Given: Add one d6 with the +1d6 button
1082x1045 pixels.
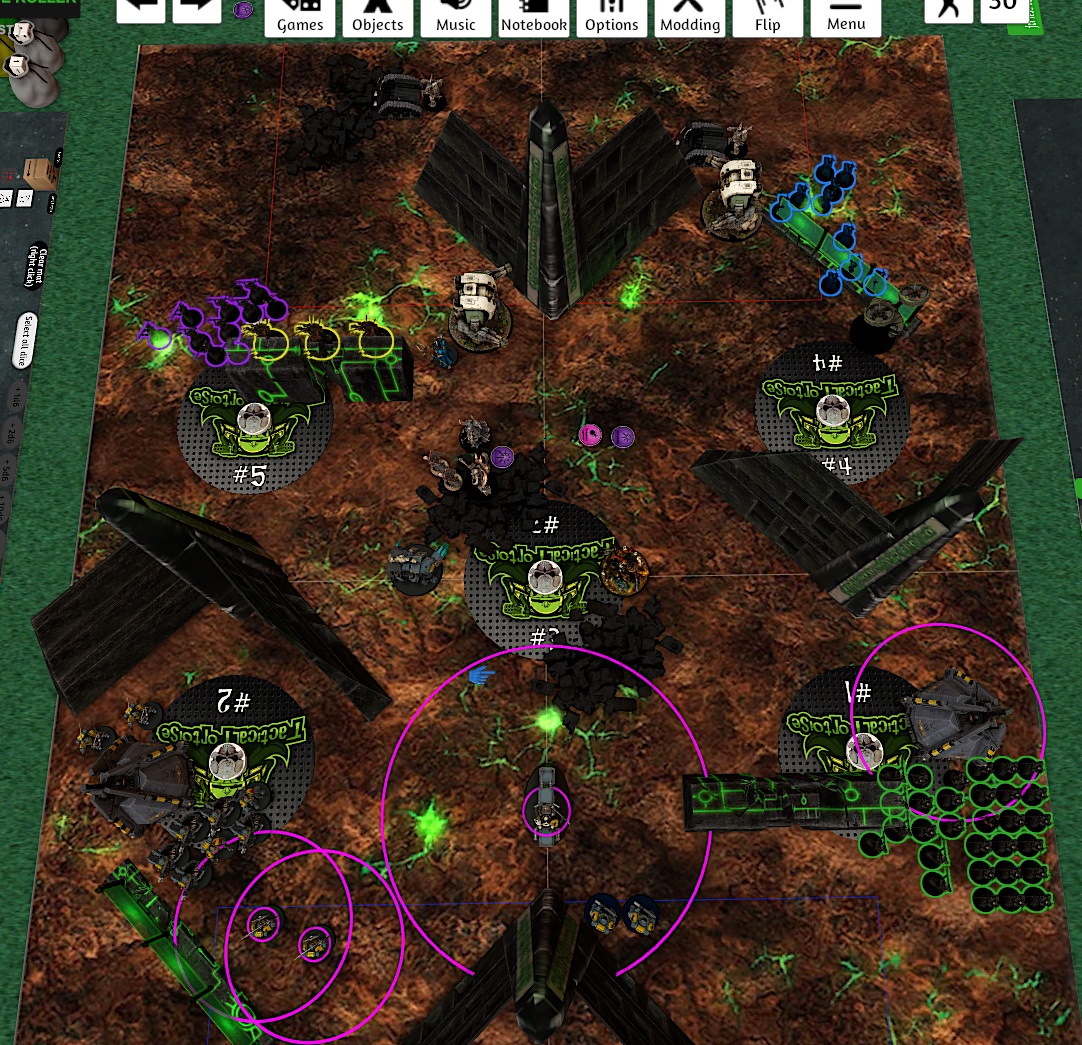Looking at the screenshot, I should click(x=15, y=398).
